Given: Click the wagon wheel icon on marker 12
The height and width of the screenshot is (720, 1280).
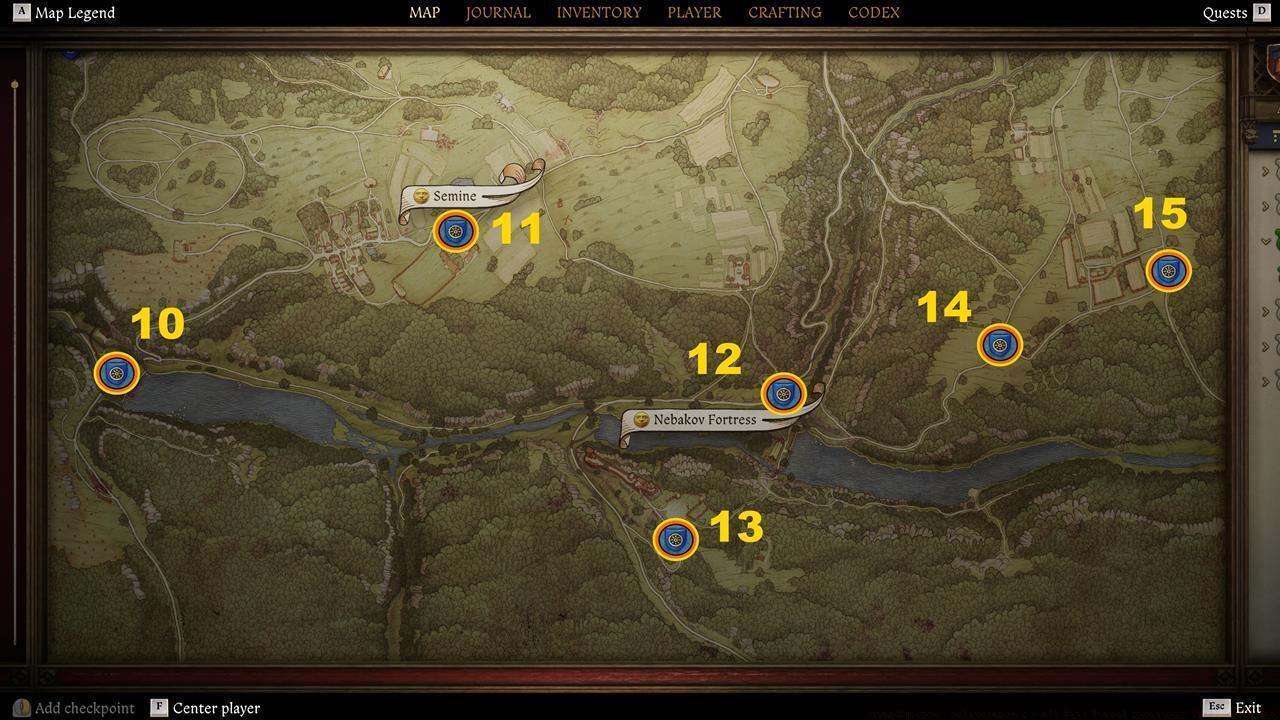Looking at the screenshot, I should click(x=784, y=394).
